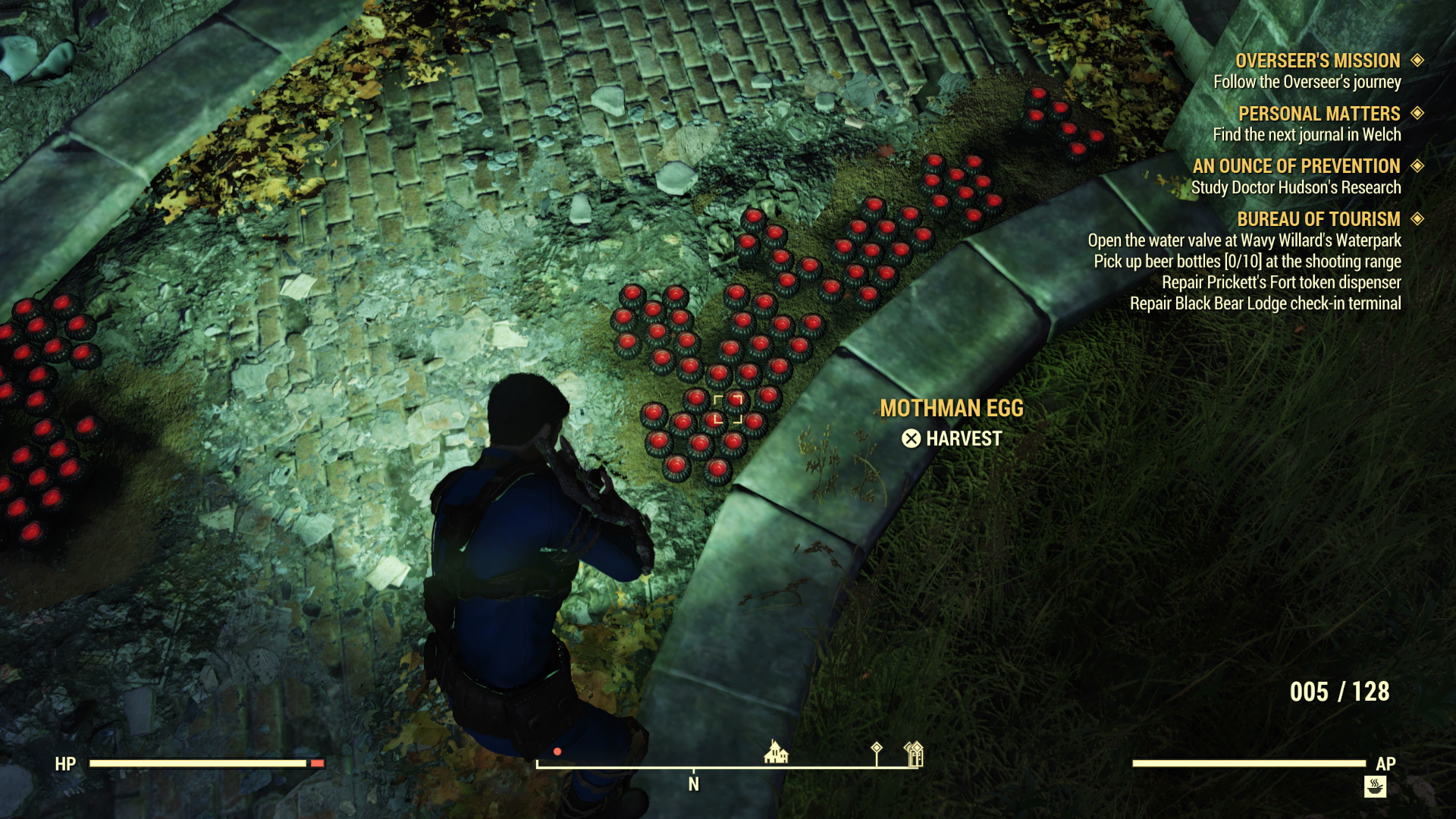This screenshot has width=1456, height=819.
Task: Click the Mothman Egg label
Action: click(952, 409)
